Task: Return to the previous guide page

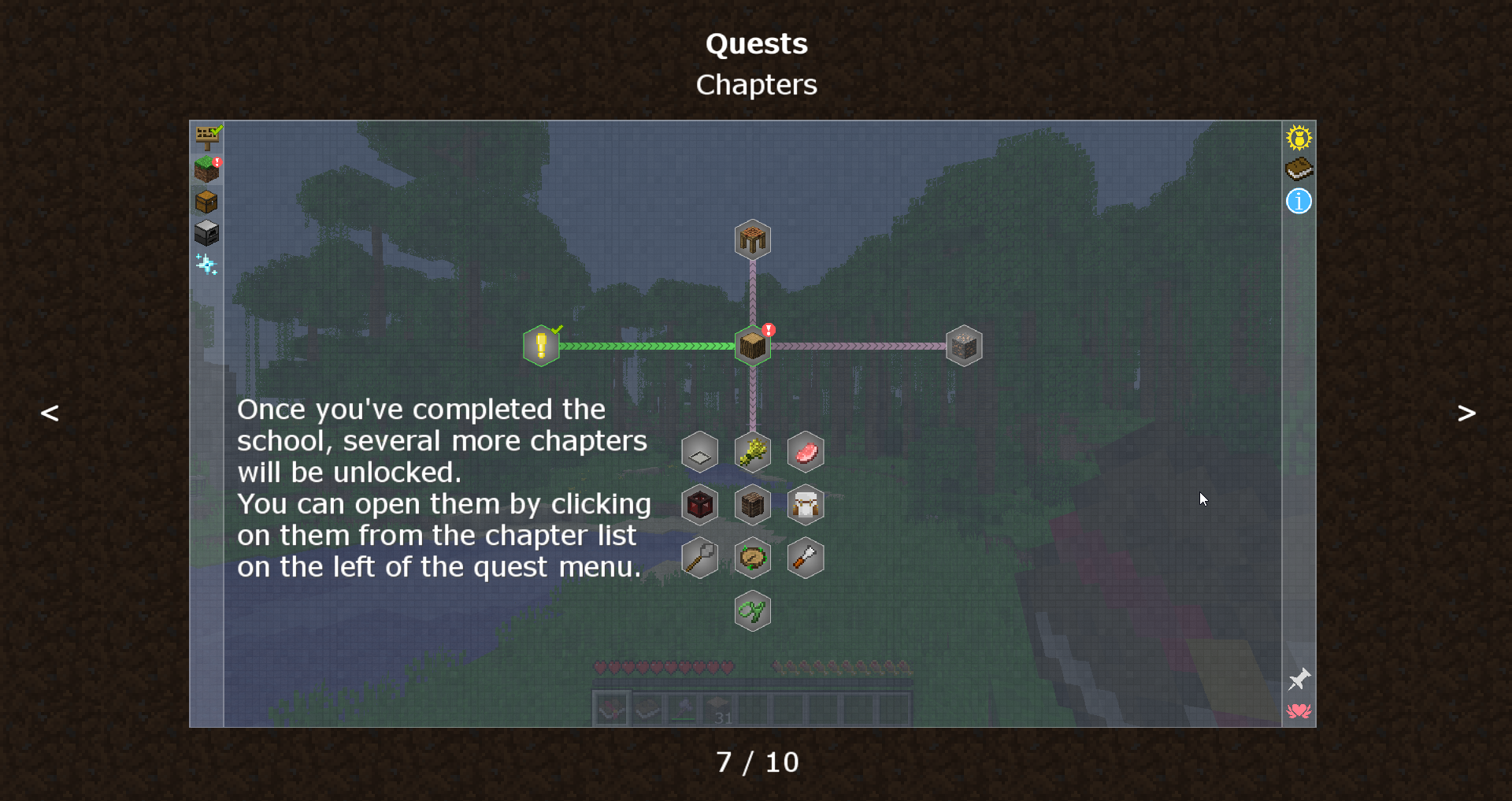Action: (50, 413)
